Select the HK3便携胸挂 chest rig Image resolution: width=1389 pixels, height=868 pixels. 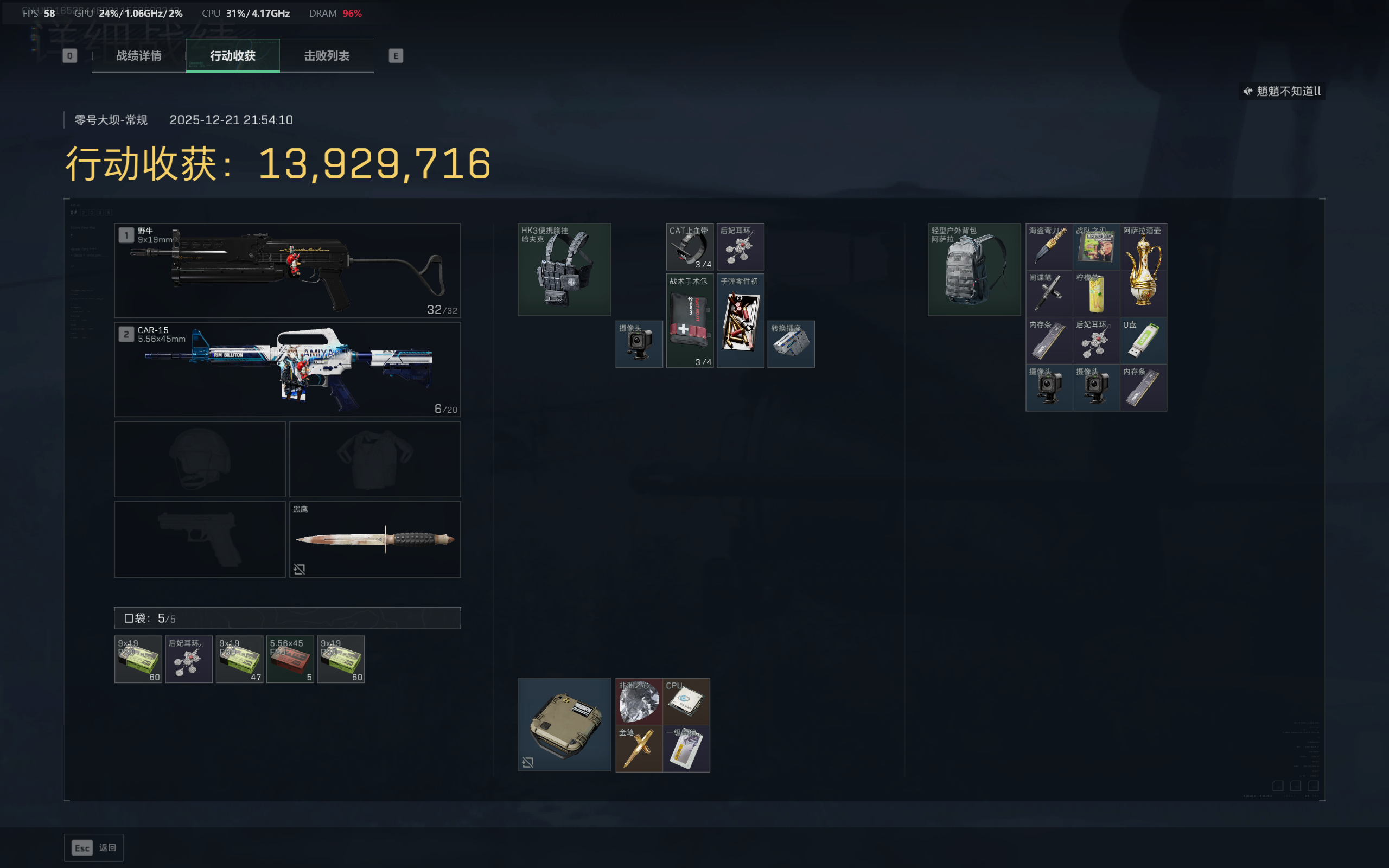tap(564, 269)
